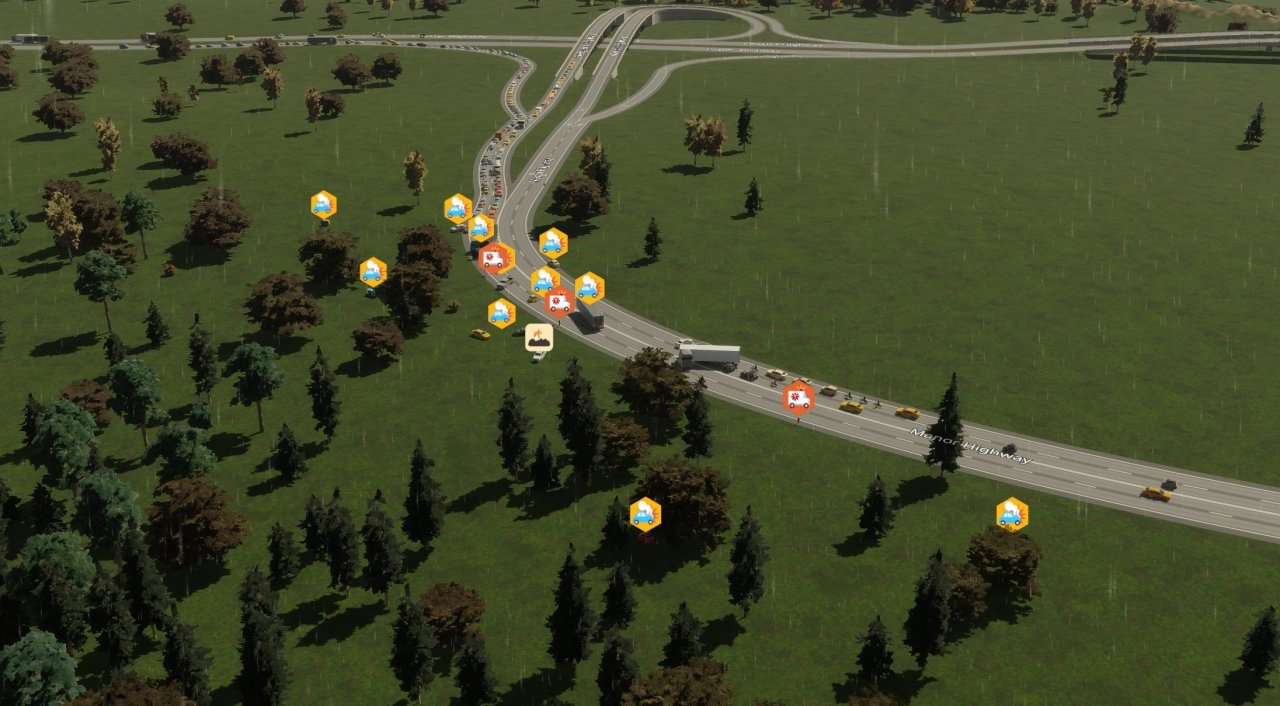Select the ambulance alert nearest the Manor Highway label
1280x706 pixels.
tap(798, 396)
